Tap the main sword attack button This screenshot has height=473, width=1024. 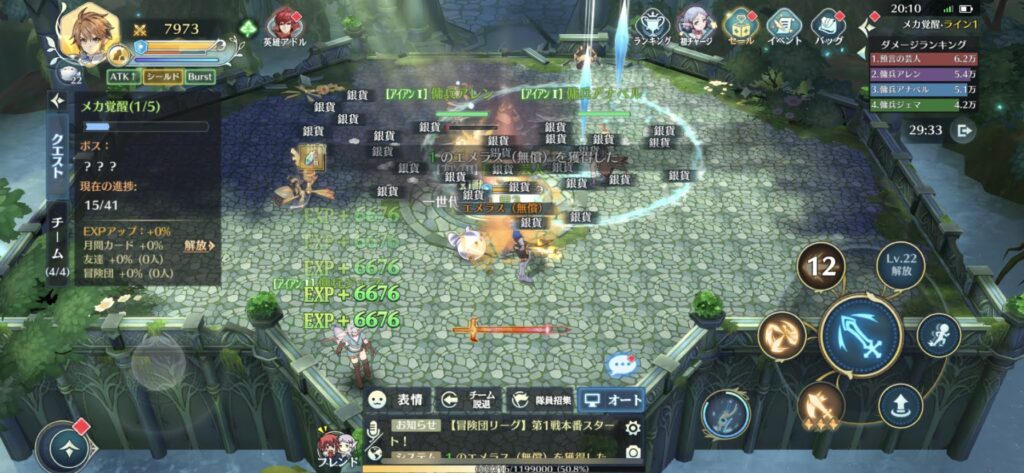point(861,336)
